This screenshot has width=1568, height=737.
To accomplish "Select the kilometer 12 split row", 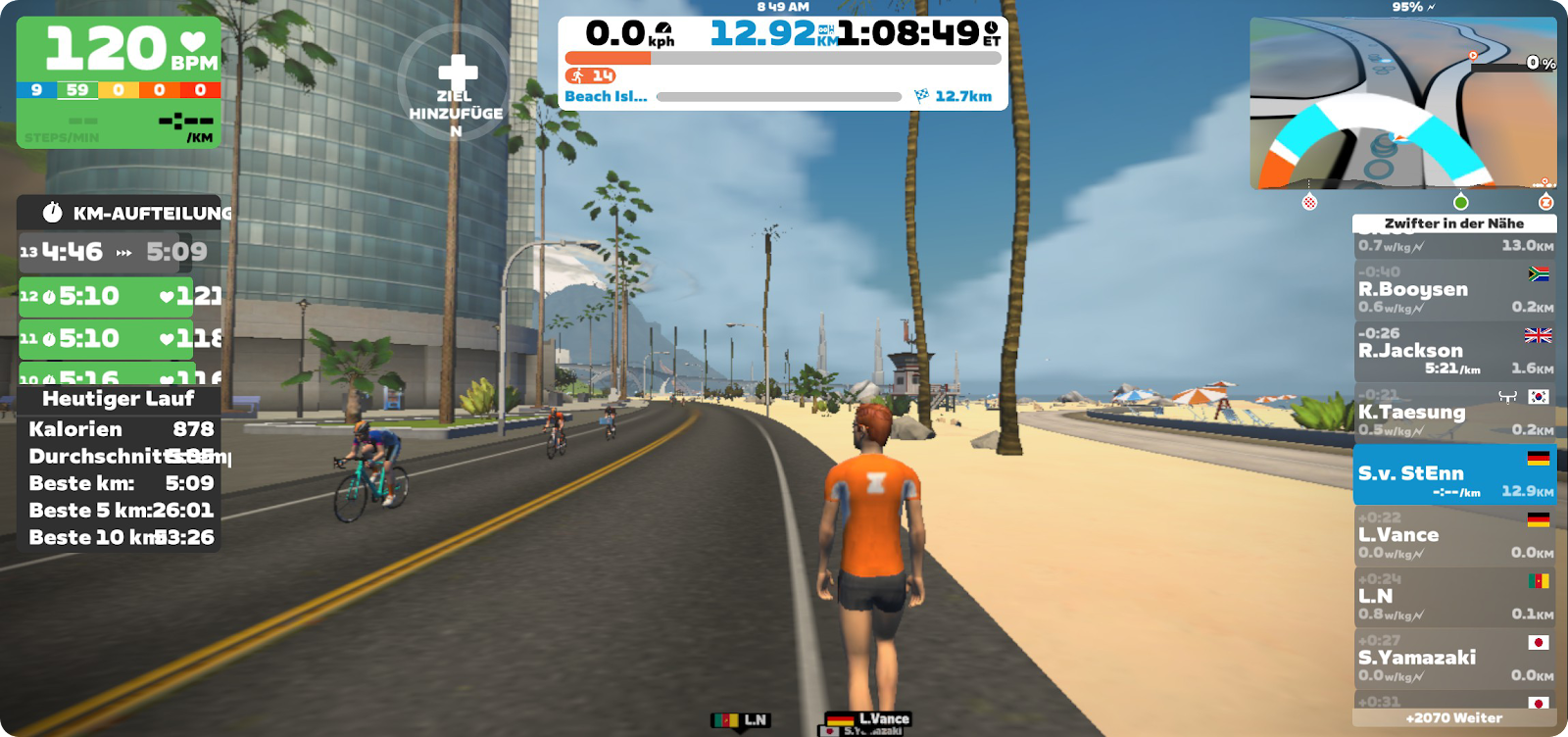I will coord(120,296).
